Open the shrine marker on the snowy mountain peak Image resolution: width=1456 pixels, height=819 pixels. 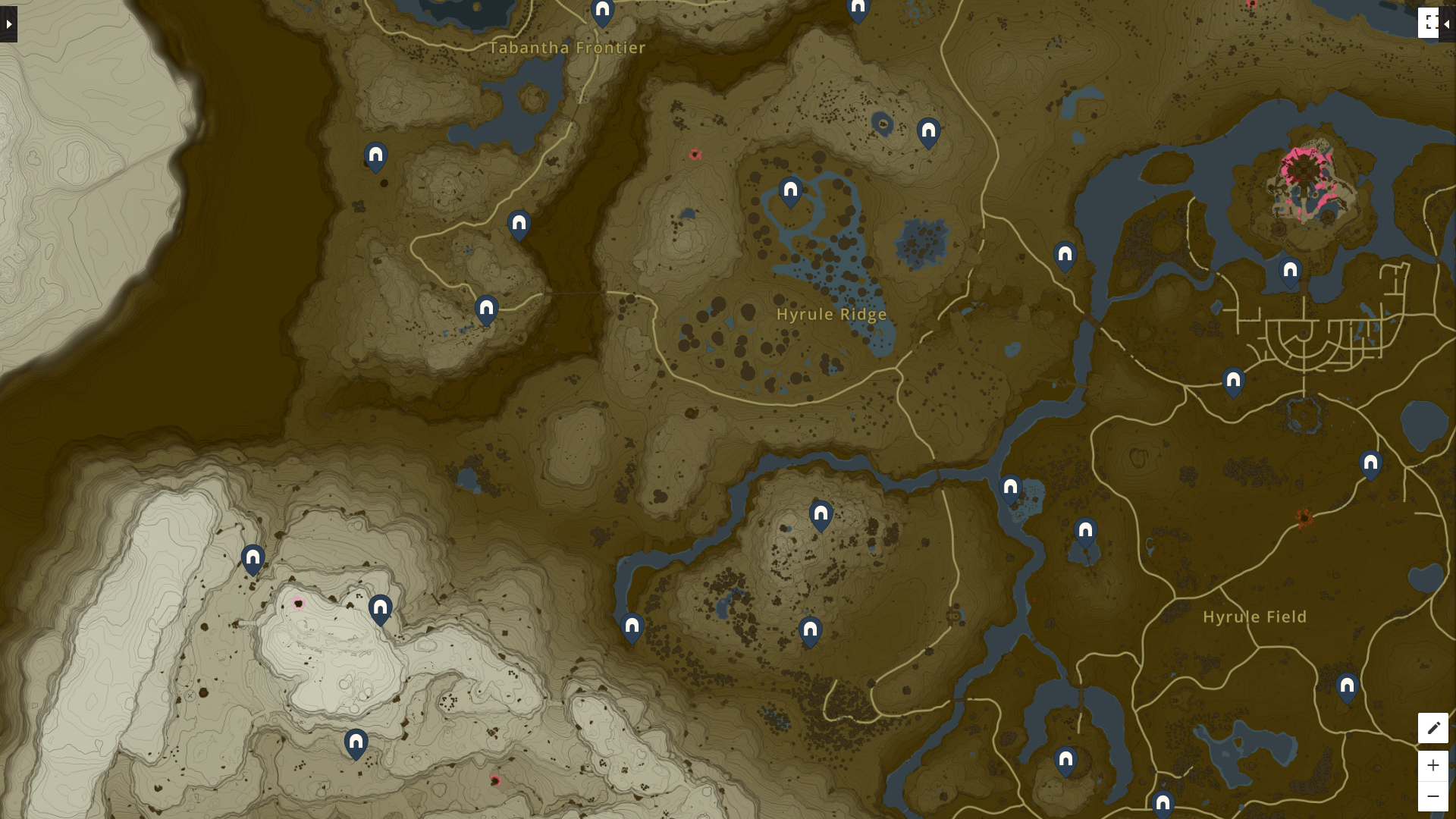(381, 607)
